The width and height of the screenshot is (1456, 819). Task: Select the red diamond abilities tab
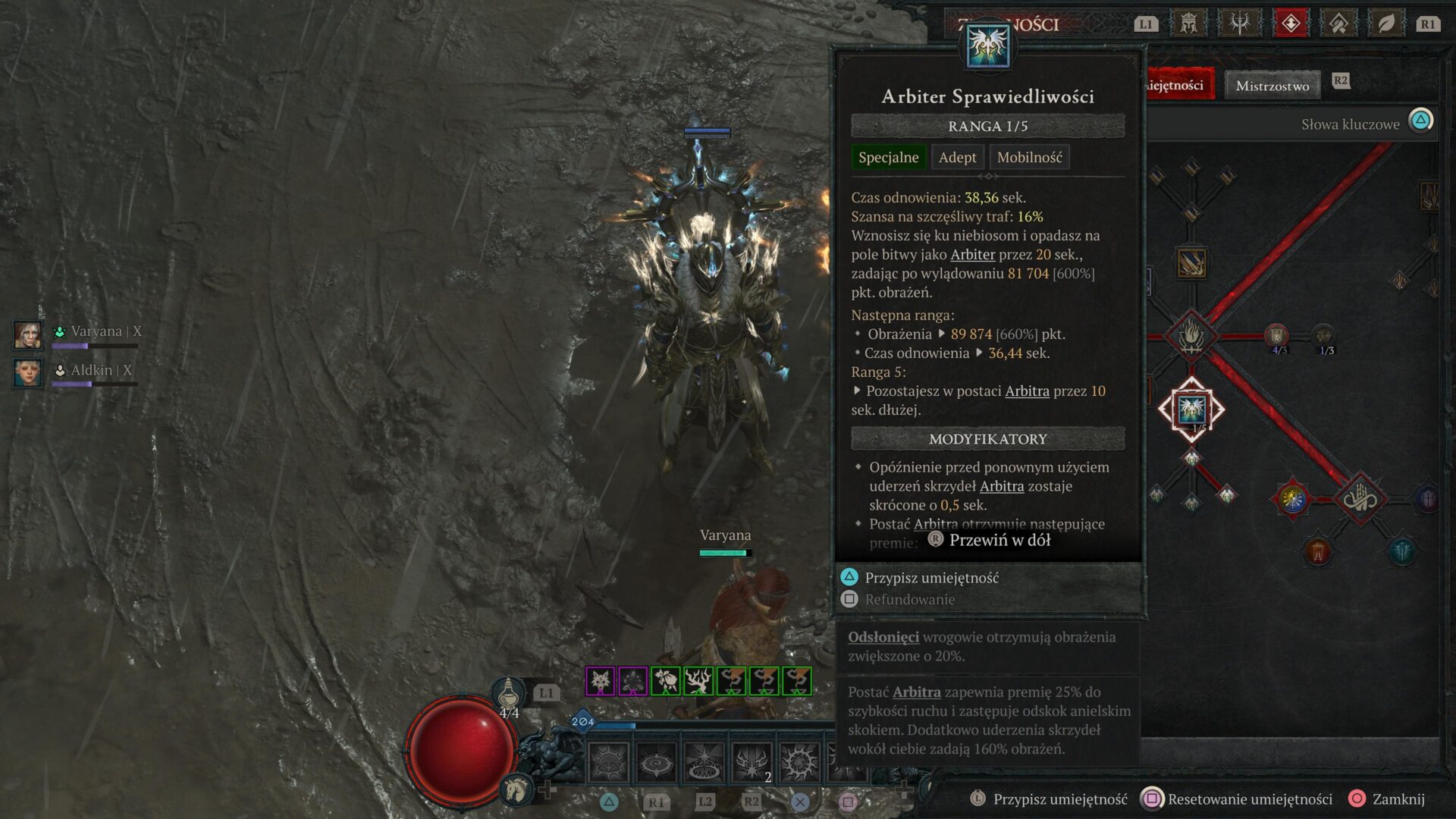pyautogui.click(x=1291, y=24)
